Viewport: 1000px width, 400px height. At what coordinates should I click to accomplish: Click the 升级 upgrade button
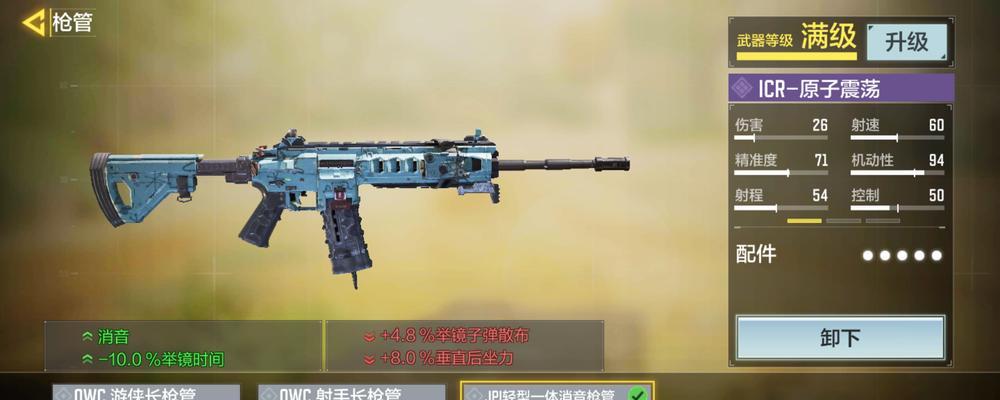coord(905,41)
